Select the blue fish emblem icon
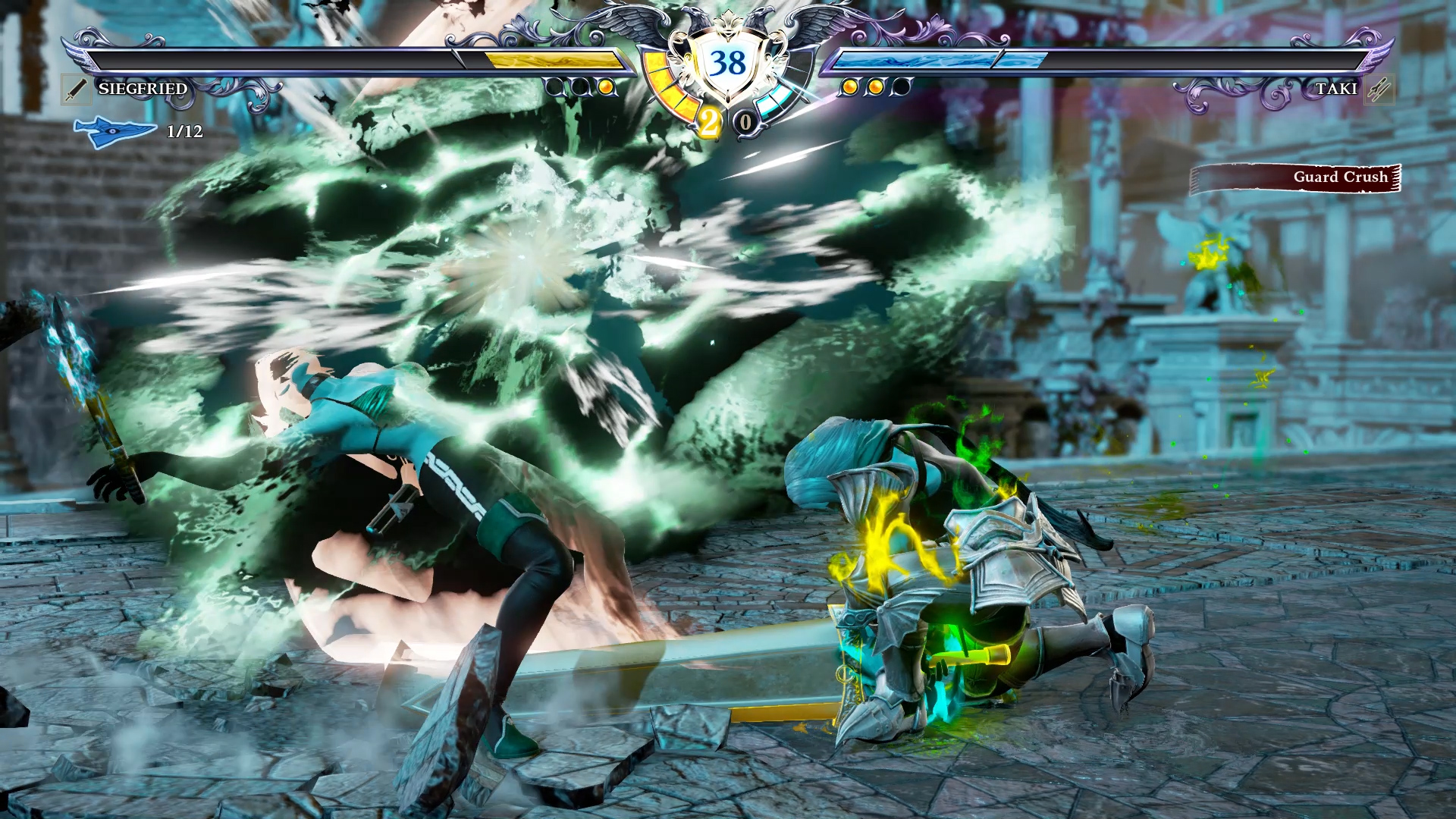Screen dimensions: 1456x819 [114, 131]
